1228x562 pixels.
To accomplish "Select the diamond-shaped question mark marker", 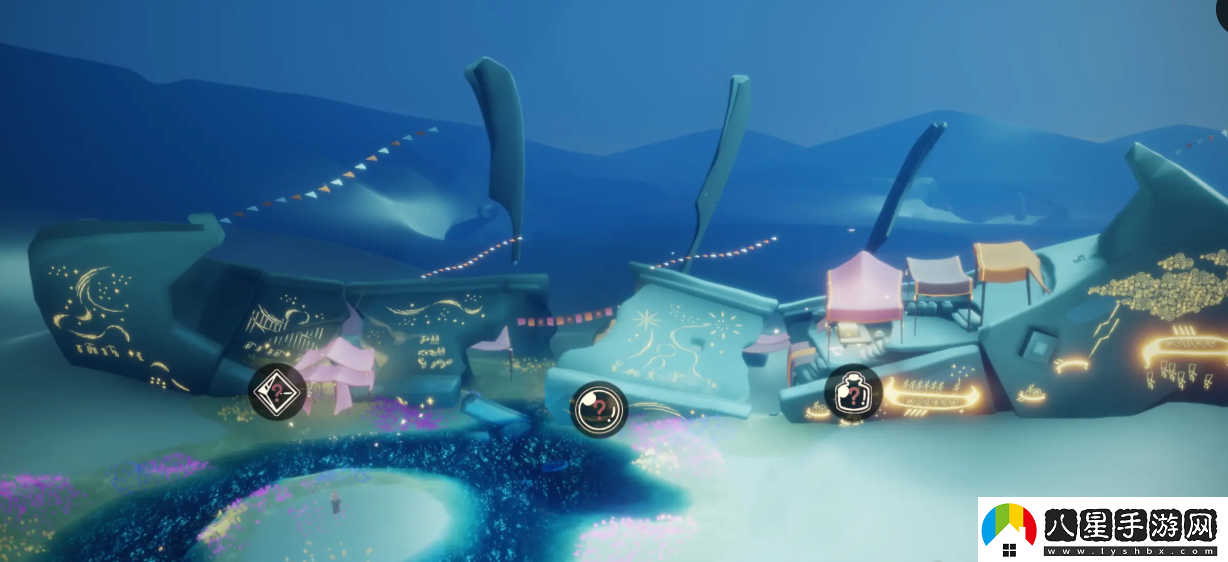I will pyautogui.click(x=276, y=392).
